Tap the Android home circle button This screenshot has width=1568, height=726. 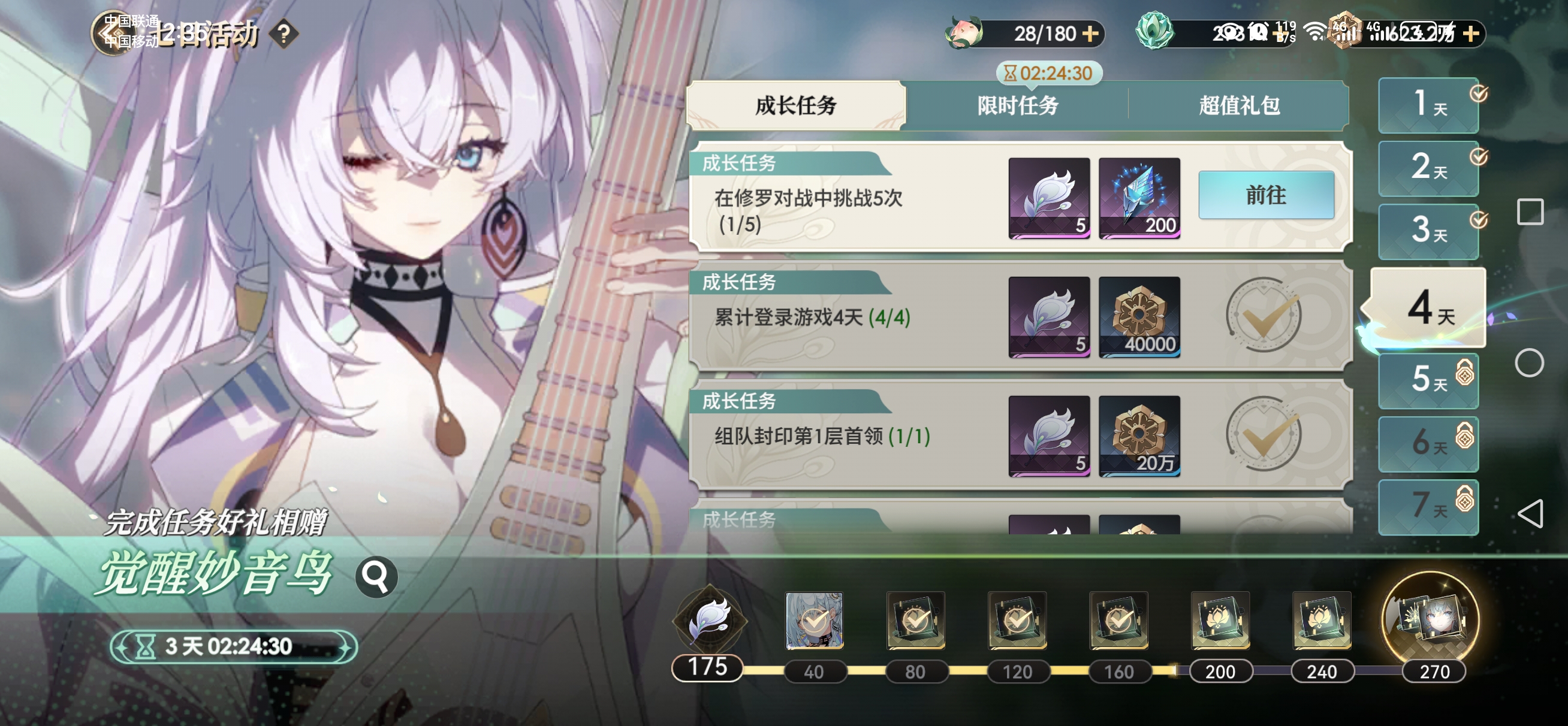click(x=1529, y=364)
